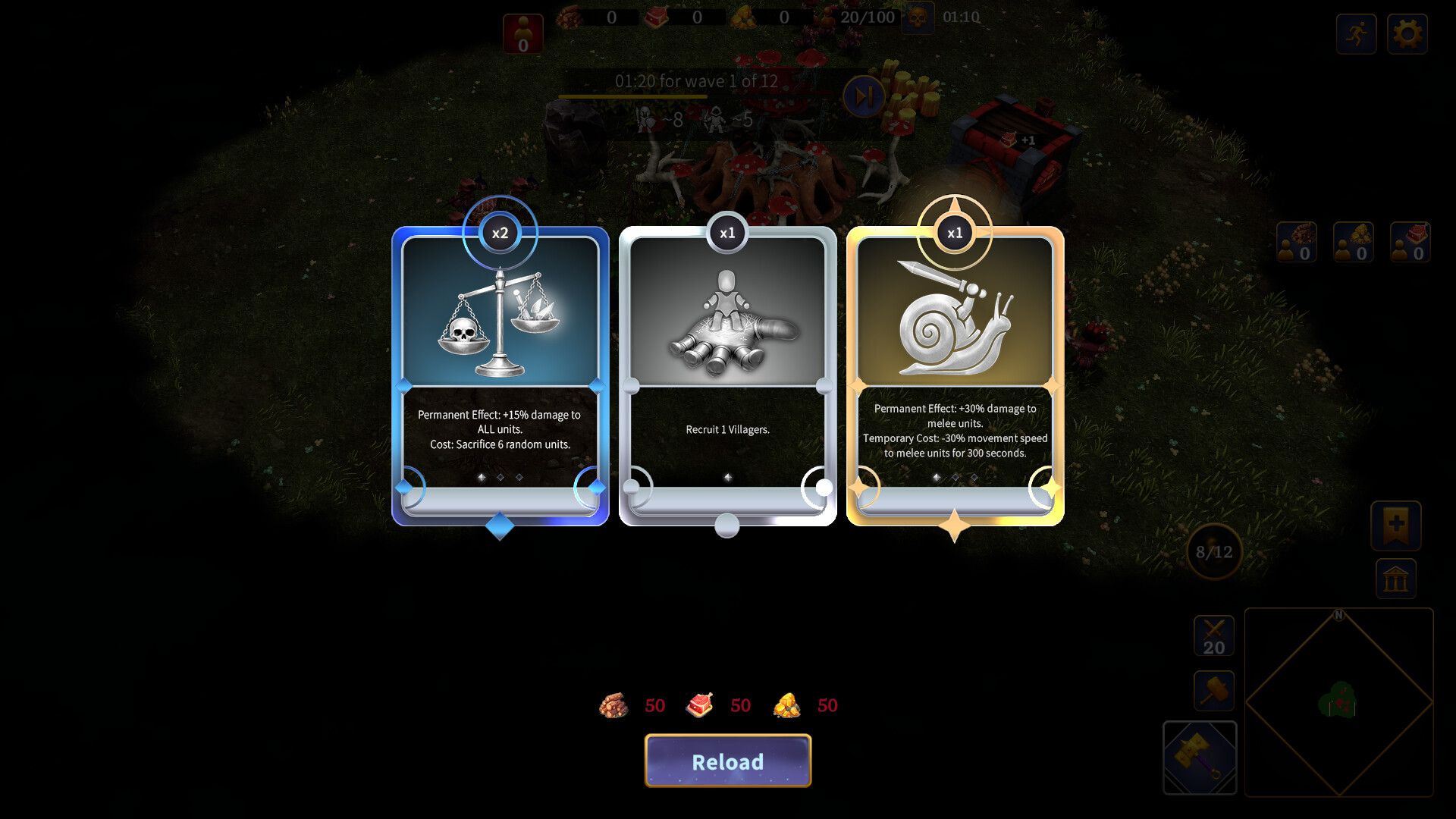
Task: Select the population counter icon
Action: (522, 33)
